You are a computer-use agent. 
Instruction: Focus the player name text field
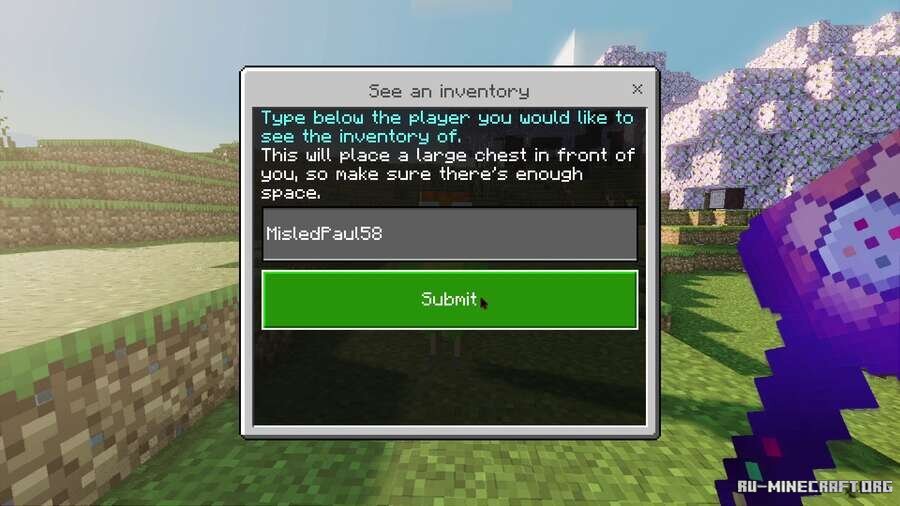[x=449, y=234]
